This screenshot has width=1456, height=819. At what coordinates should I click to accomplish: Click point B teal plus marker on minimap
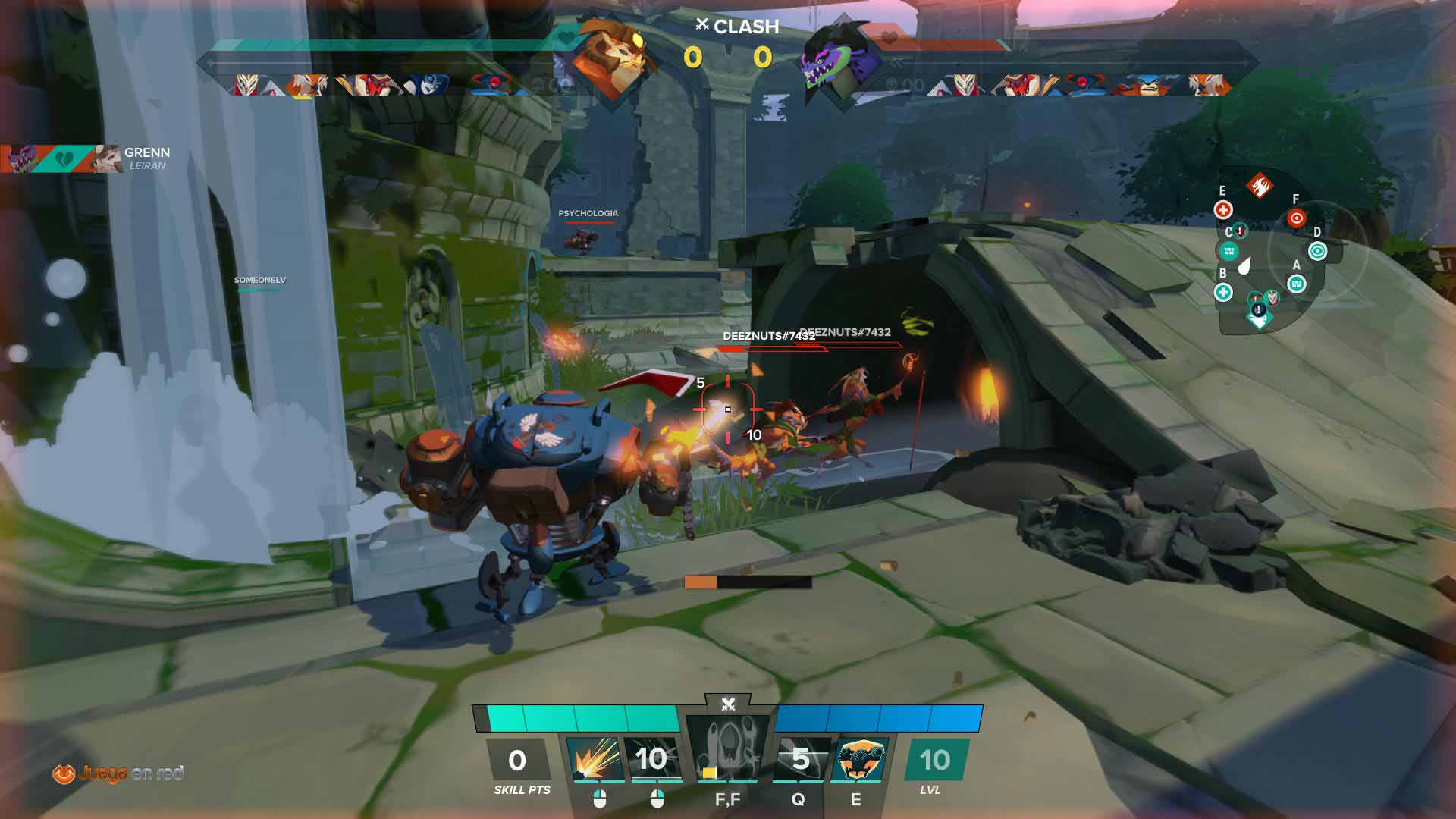tap(1222, 292)
